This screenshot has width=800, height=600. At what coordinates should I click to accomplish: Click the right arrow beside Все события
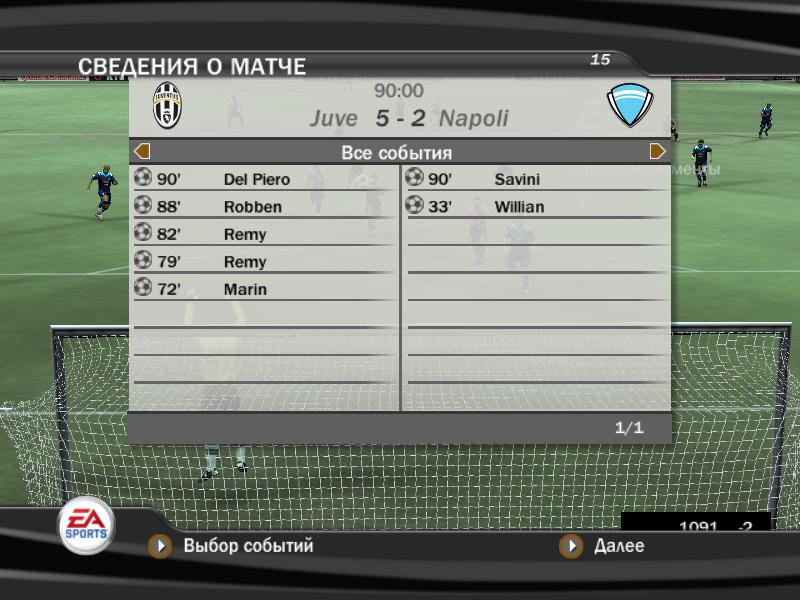(x=658, y=152)
